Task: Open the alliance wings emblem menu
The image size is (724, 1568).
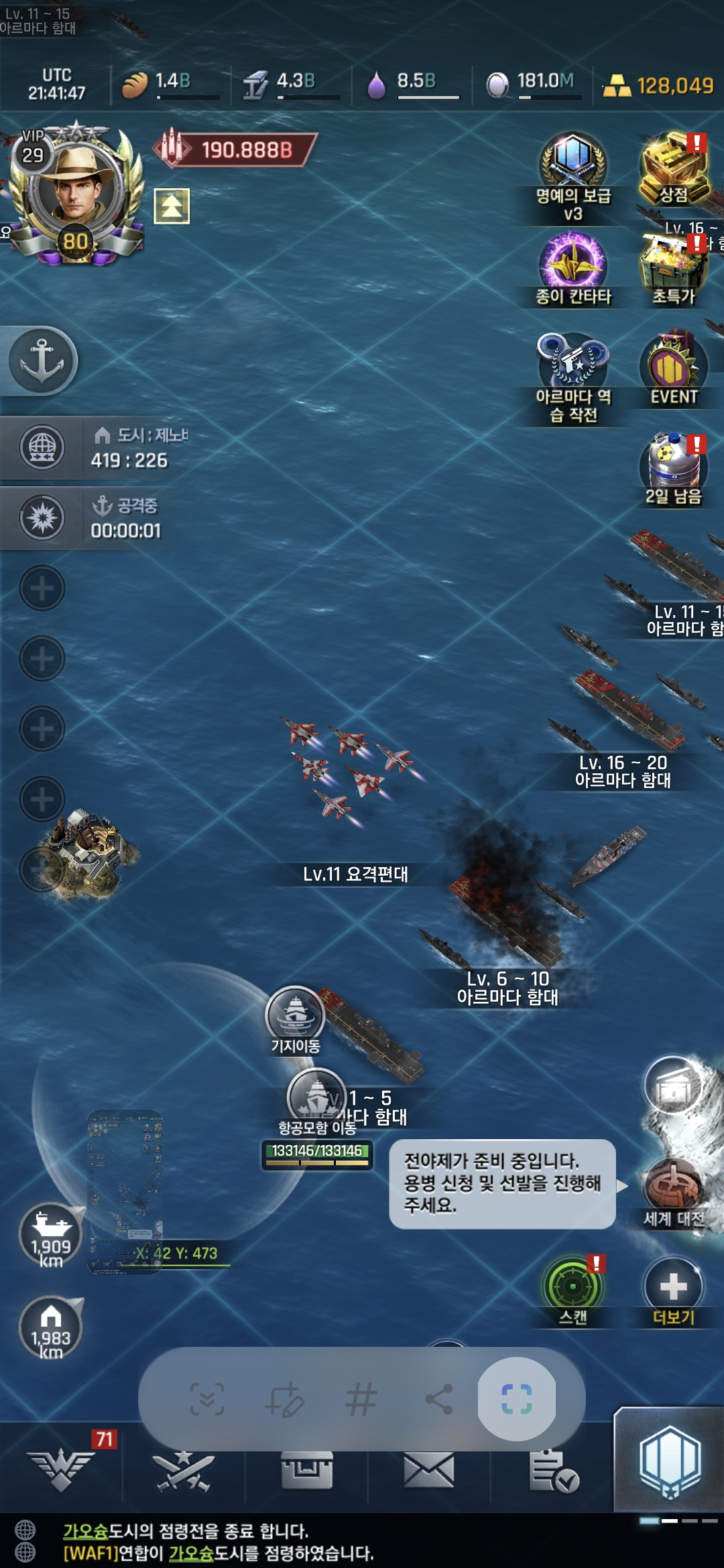Action: click(x=61, y=1472)
